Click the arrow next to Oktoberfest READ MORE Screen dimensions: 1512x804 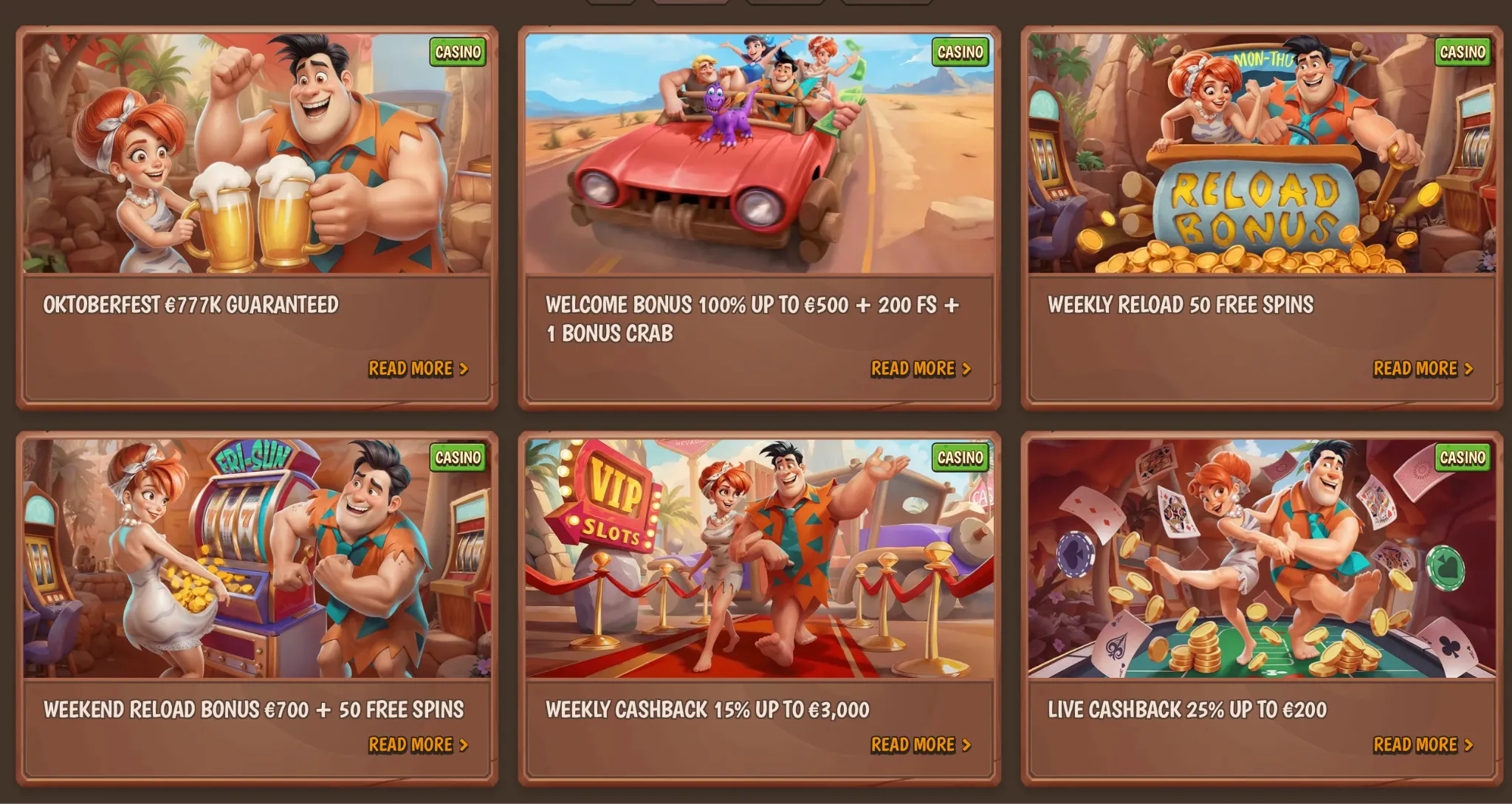pos(466,369)
